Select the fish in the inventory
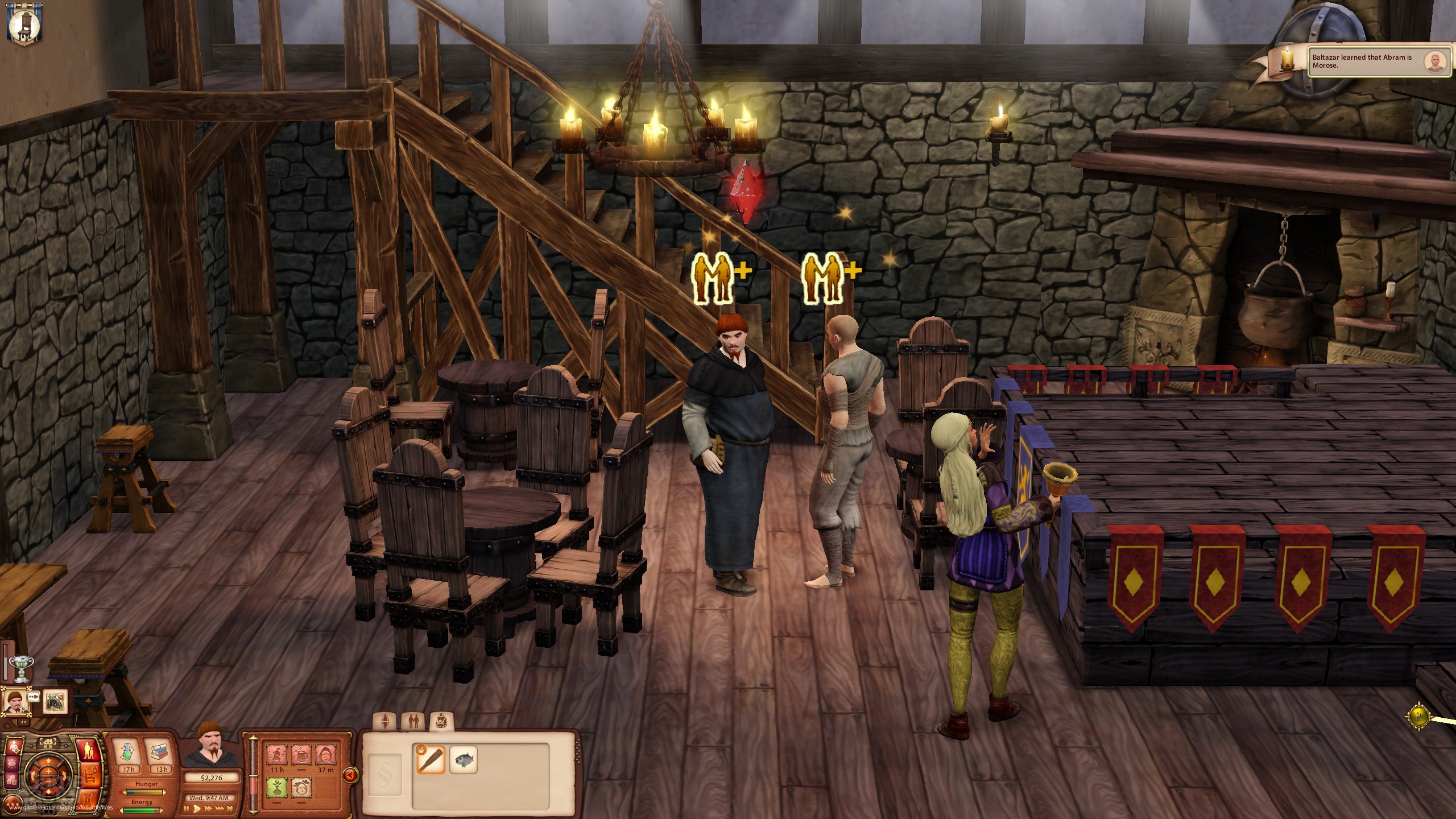This screenshot has width=1456, height=819. point(464,760)
